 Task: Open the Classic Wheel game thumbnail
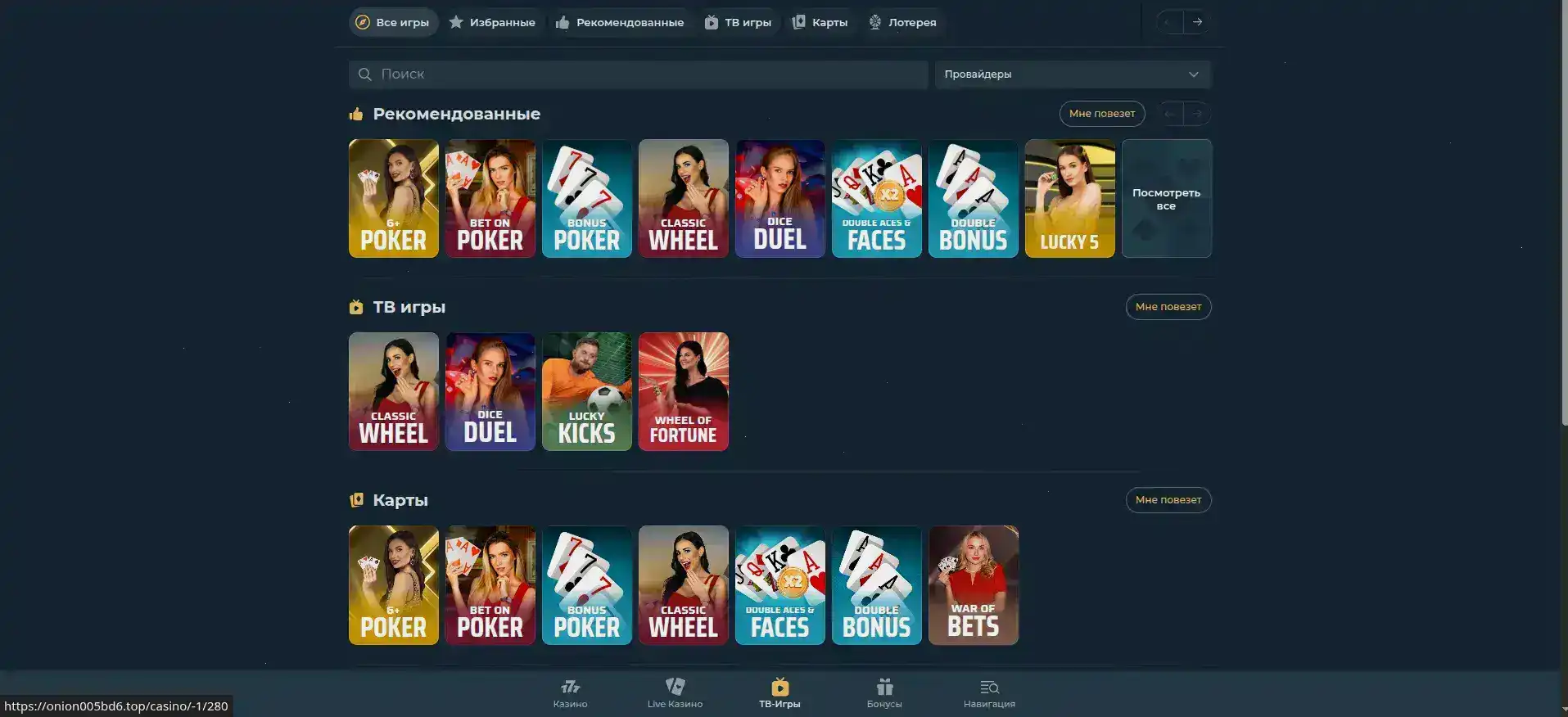click(x=683, y=198)
